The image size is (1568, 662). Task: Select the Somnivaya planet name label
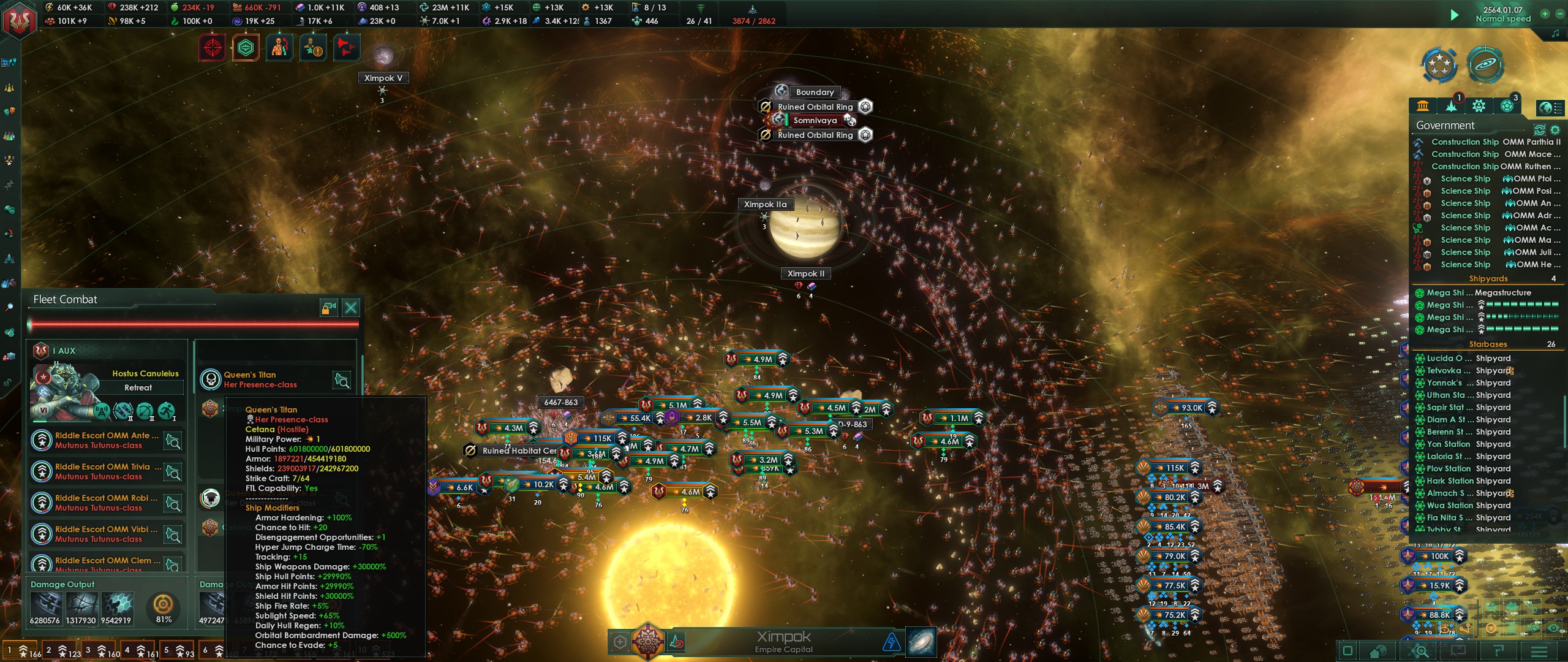click(815, 120)
